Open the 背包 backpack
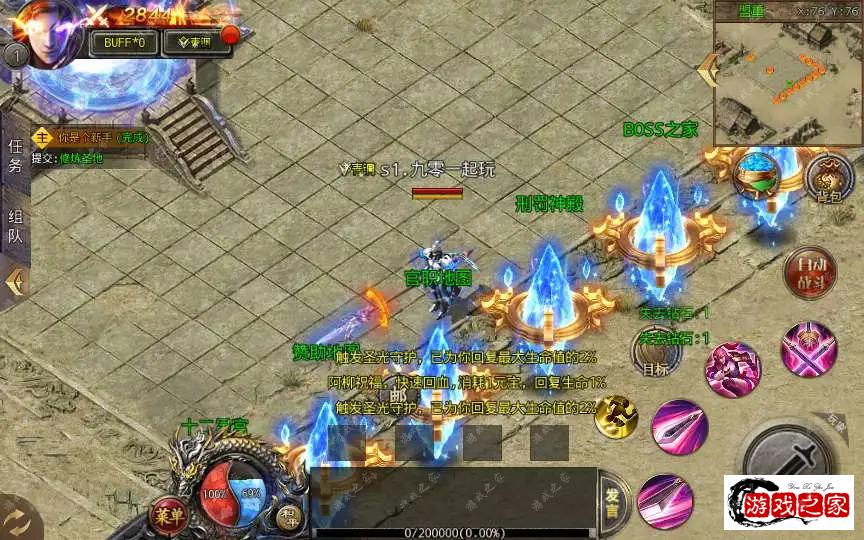Viewport: 864px width, 540px height. click(827, 178)
